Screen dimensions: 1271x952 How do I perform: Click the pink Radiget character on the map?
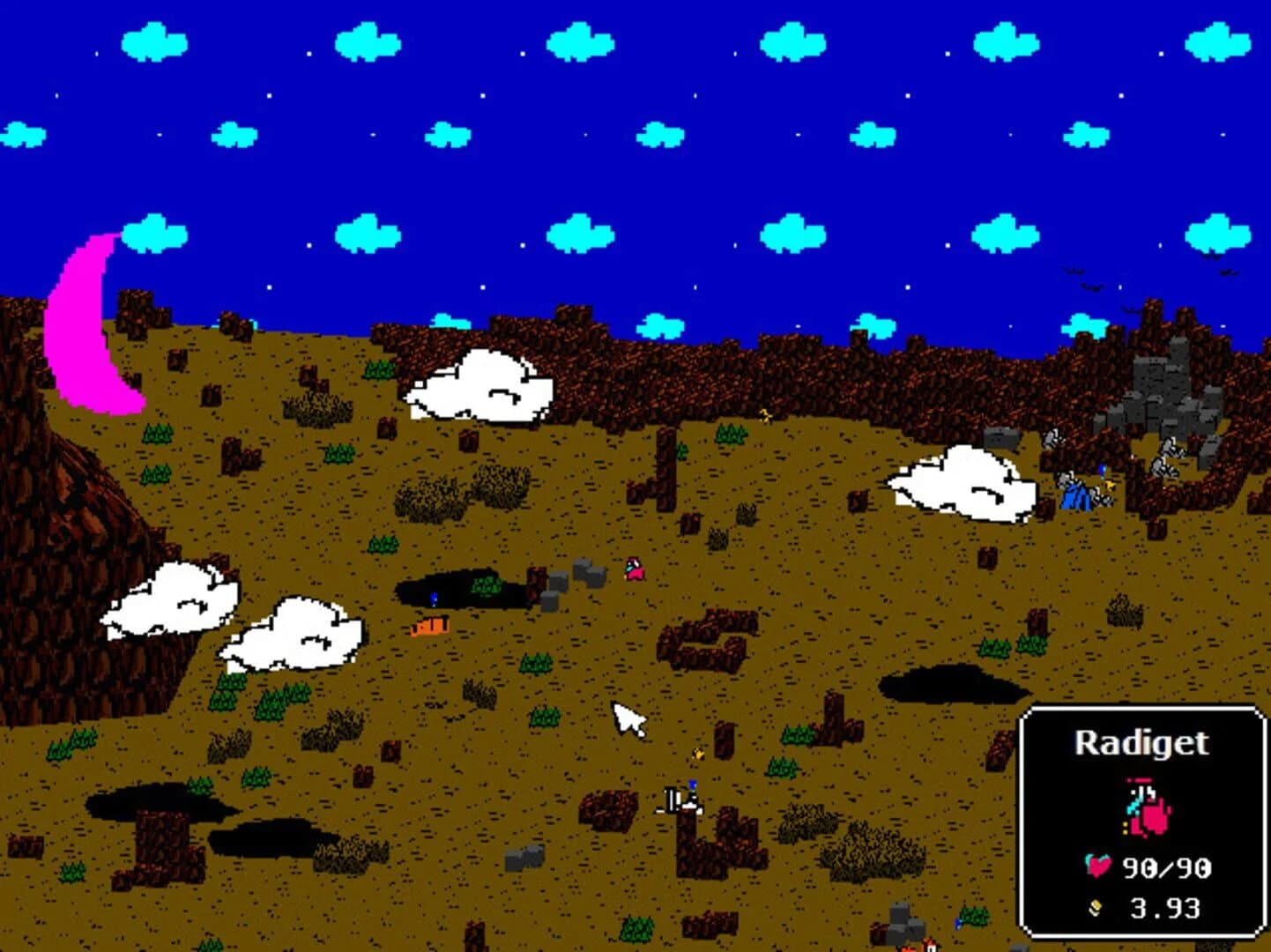click(633, 570)
